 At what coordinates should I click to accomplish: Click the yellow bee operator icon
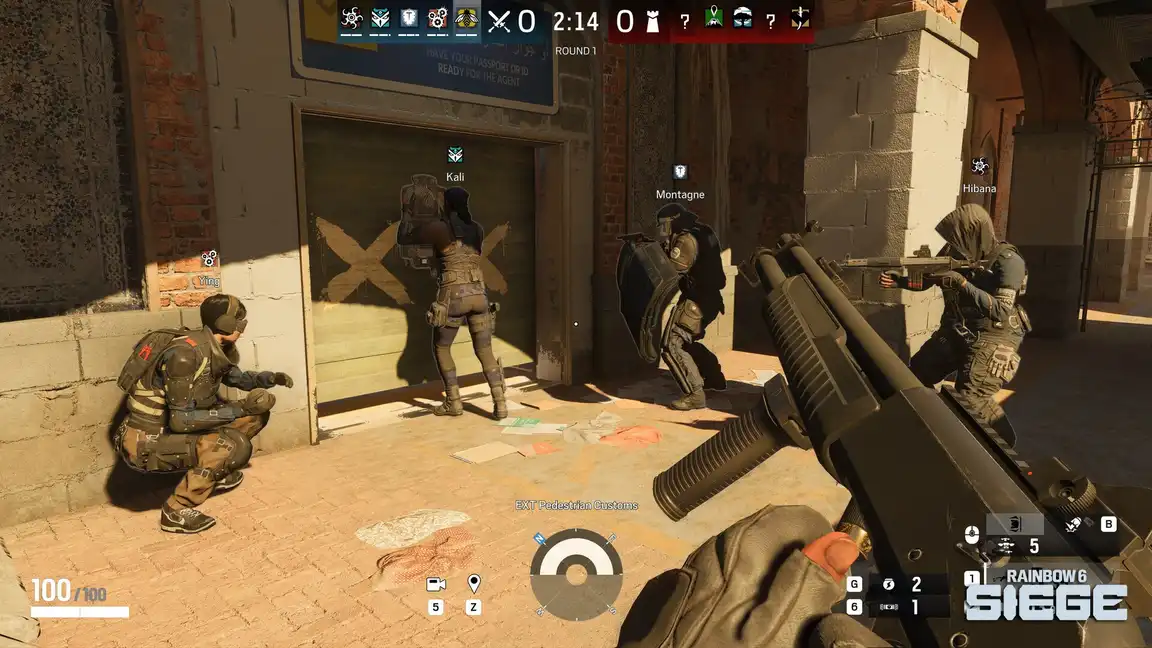pyautogui.click(x=467, y=18)
